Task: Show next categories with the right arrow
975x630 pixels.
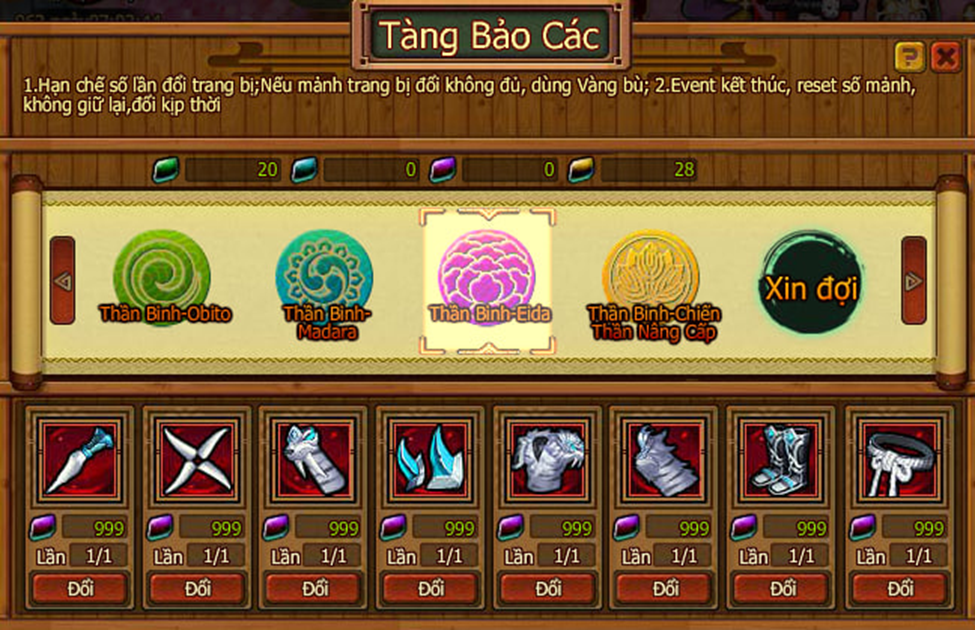Action: tap(913, 281)
